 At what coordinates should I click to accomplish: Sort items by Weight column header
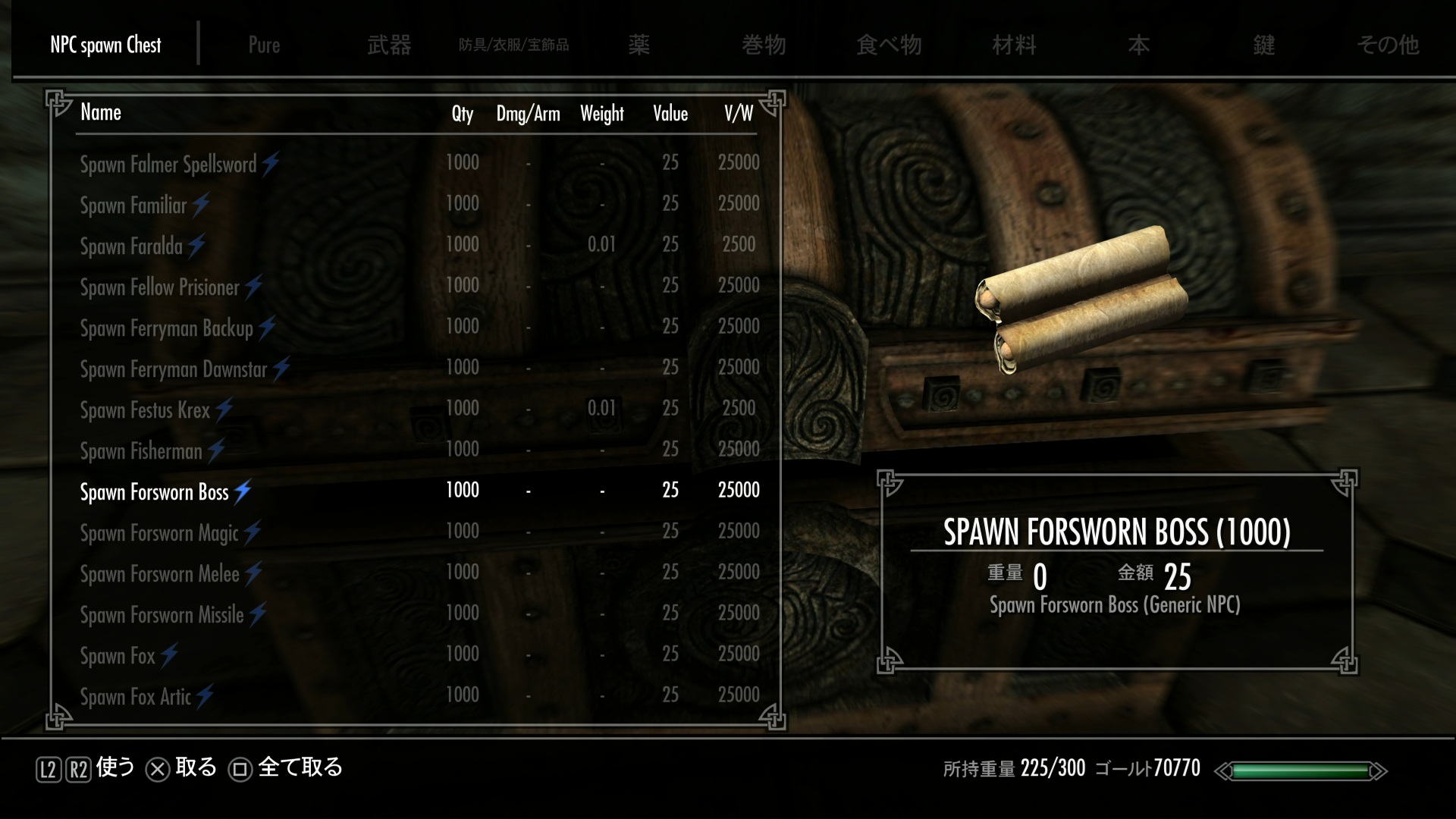[602, 114]
